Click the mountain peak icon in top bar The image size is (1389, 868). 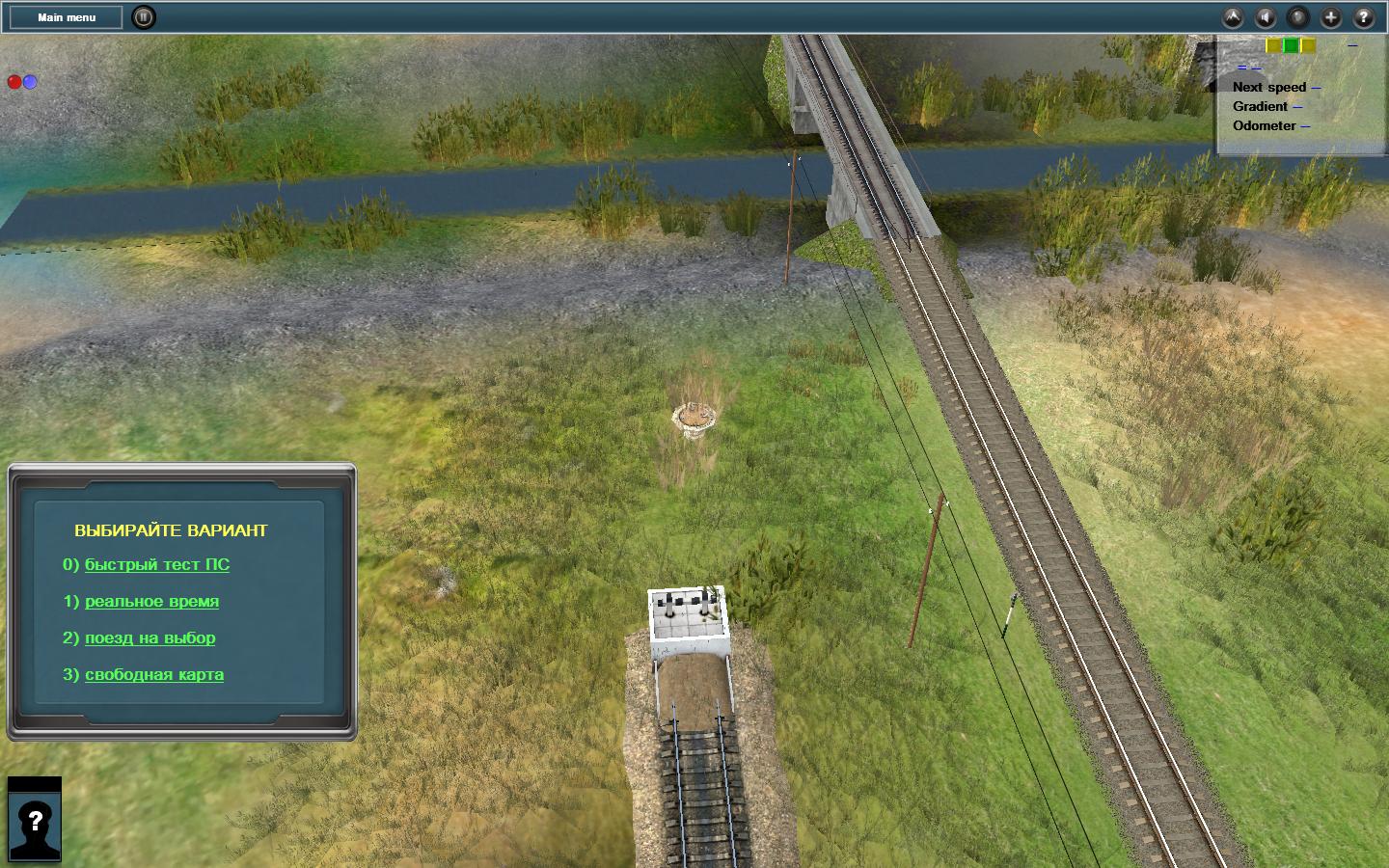click(x=1233, y=17)
